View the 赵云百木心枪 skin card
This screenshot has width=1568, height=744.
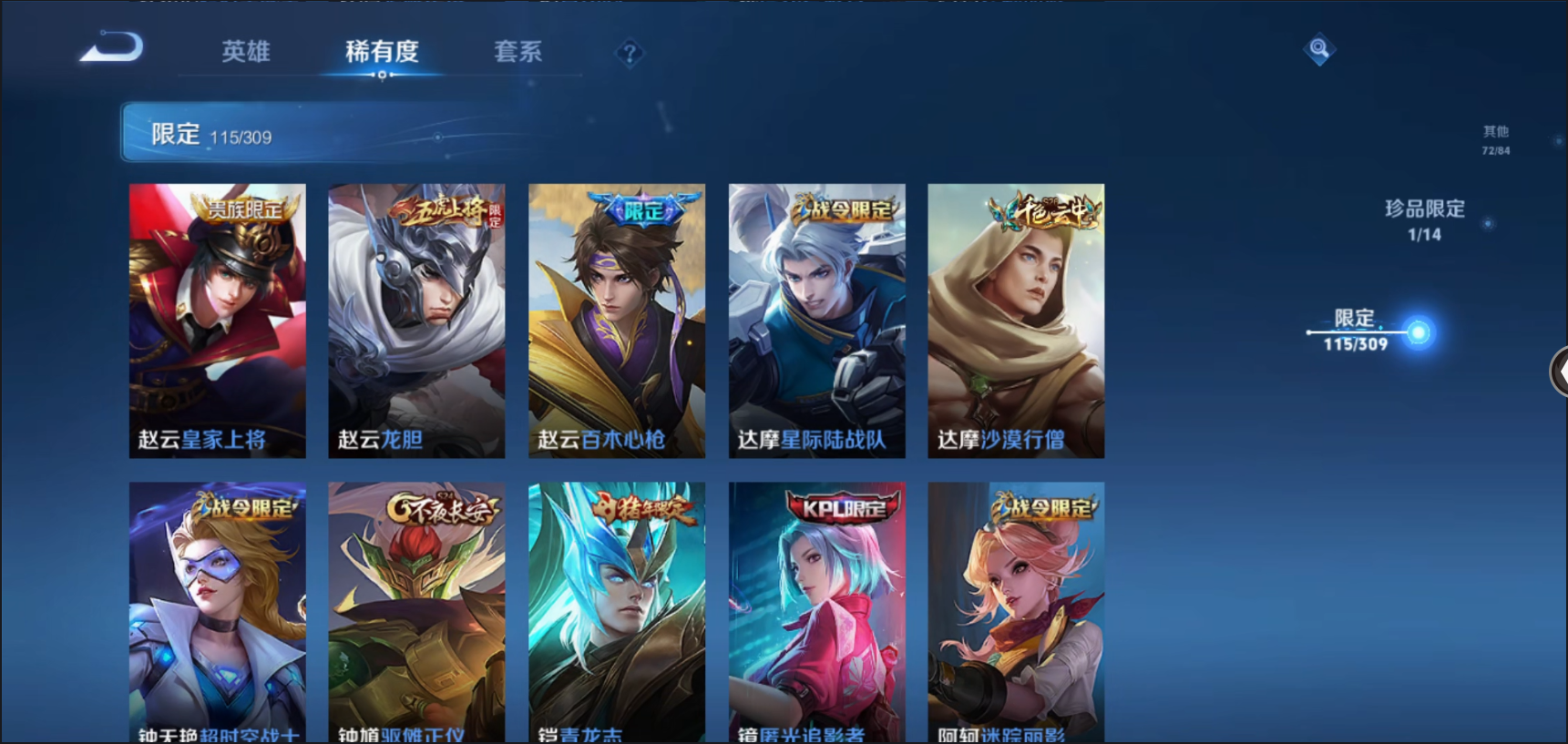(x=617, y=320)
